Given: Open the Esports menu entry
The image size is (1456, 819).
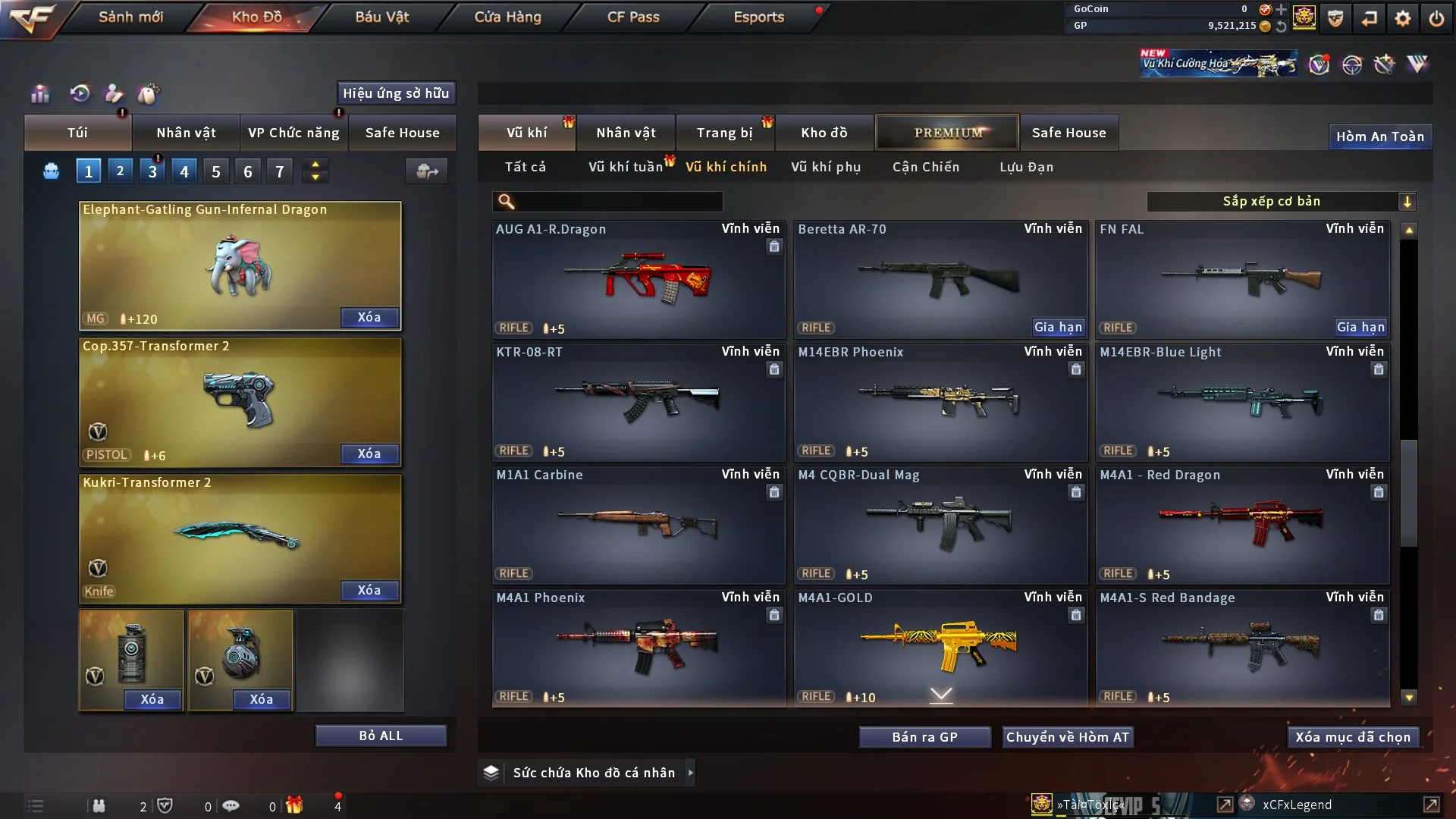Looking at the screenshot, I should [758, 17].
